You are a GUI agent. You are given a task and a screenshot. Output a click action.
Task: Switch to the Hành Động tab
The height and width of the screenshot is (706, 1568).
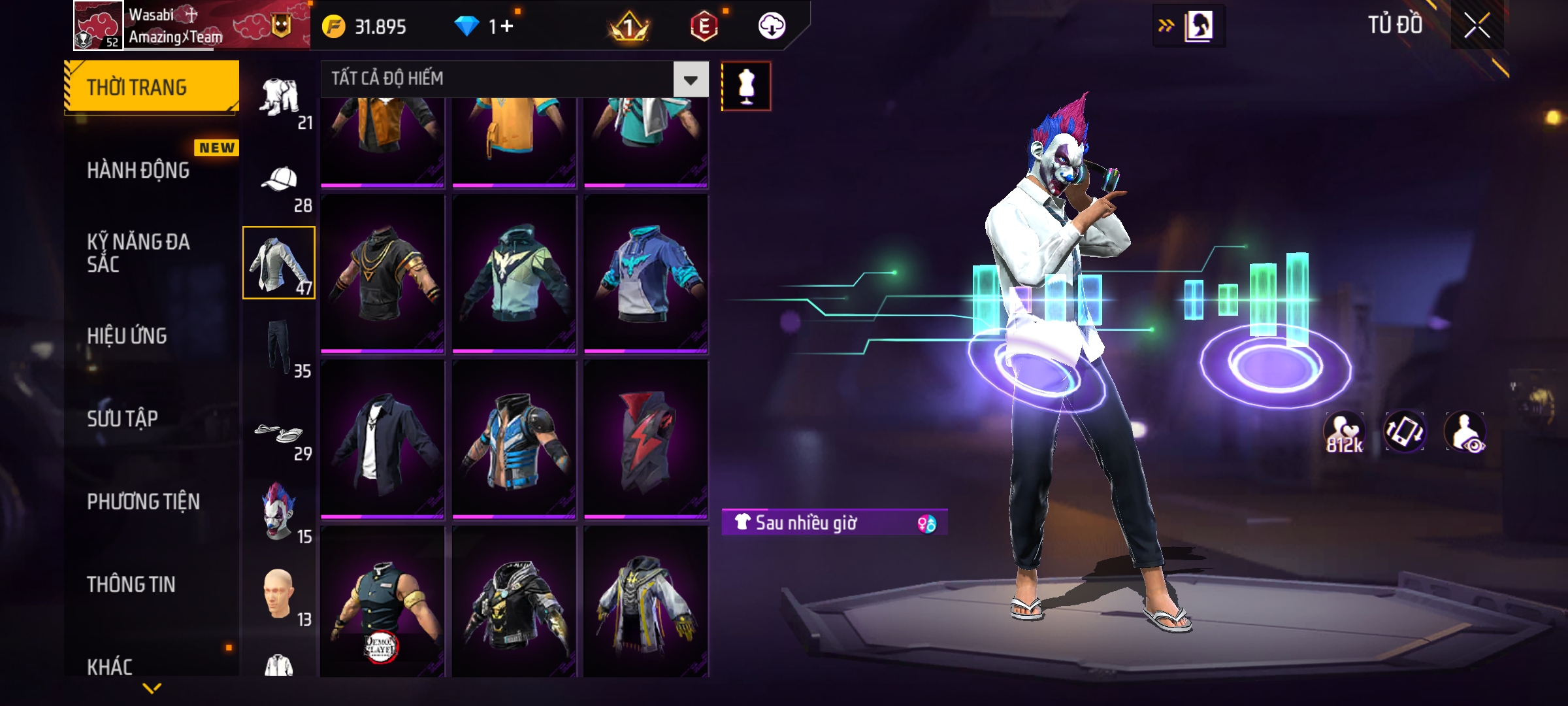point(139,171)
